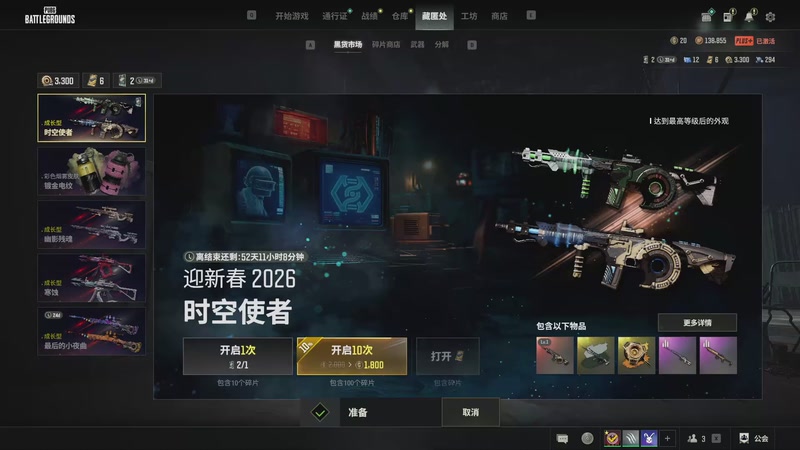The height and width of the screenshot is (450, 800).
Task: Open the 商店 store tab
Action: (499, 16)
